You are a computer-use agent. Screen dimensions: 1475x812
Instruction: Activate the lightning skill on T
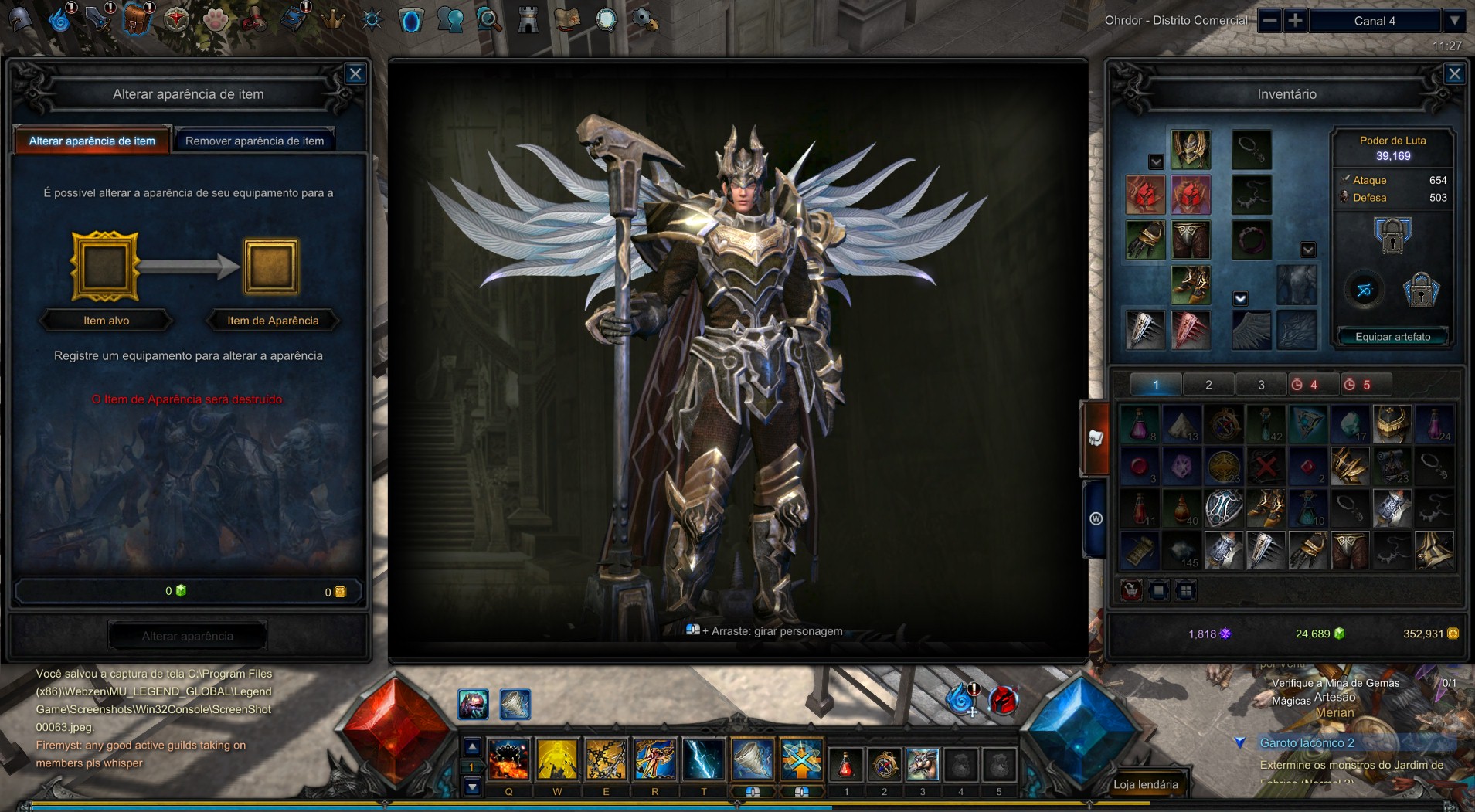click(x=703, y=759)
